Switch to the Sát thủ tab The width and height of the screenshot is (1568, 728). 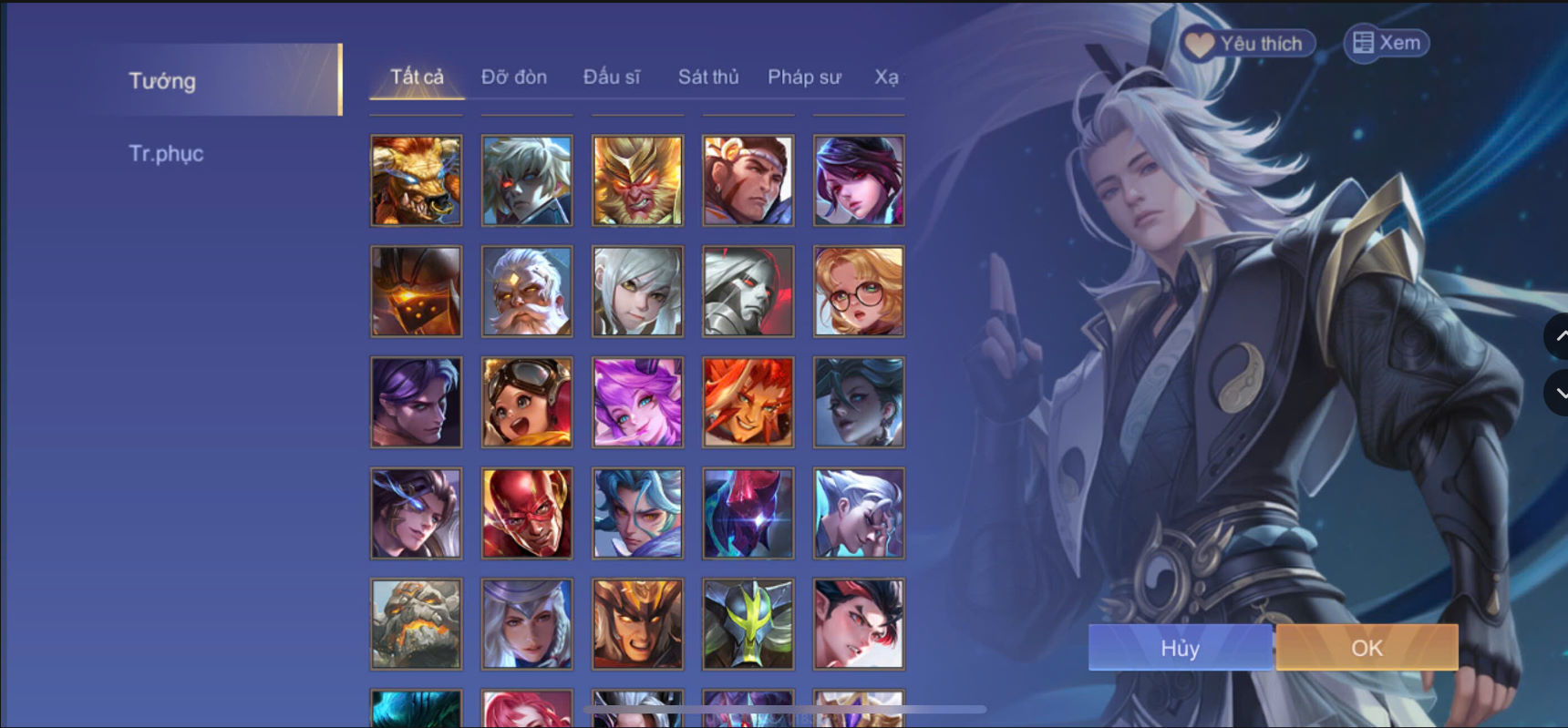708,77
